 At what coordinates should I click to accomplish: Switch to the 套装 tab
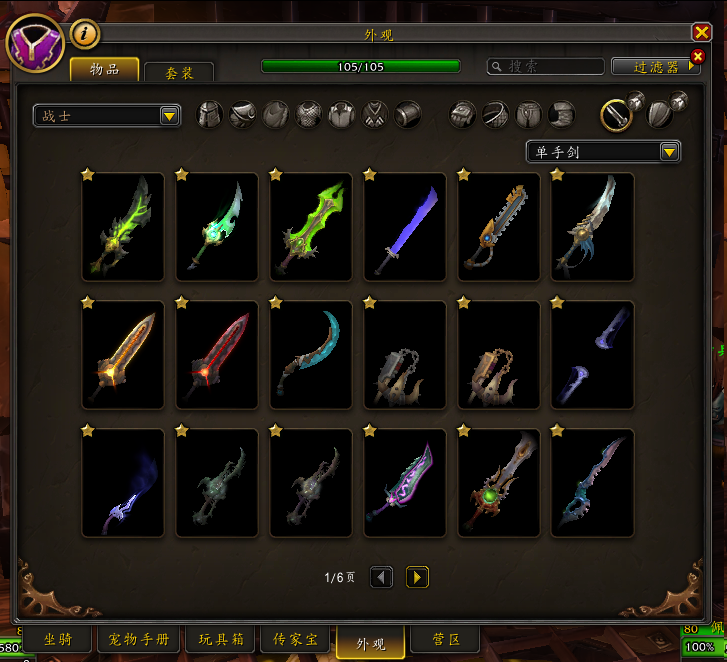click(179, 72)
